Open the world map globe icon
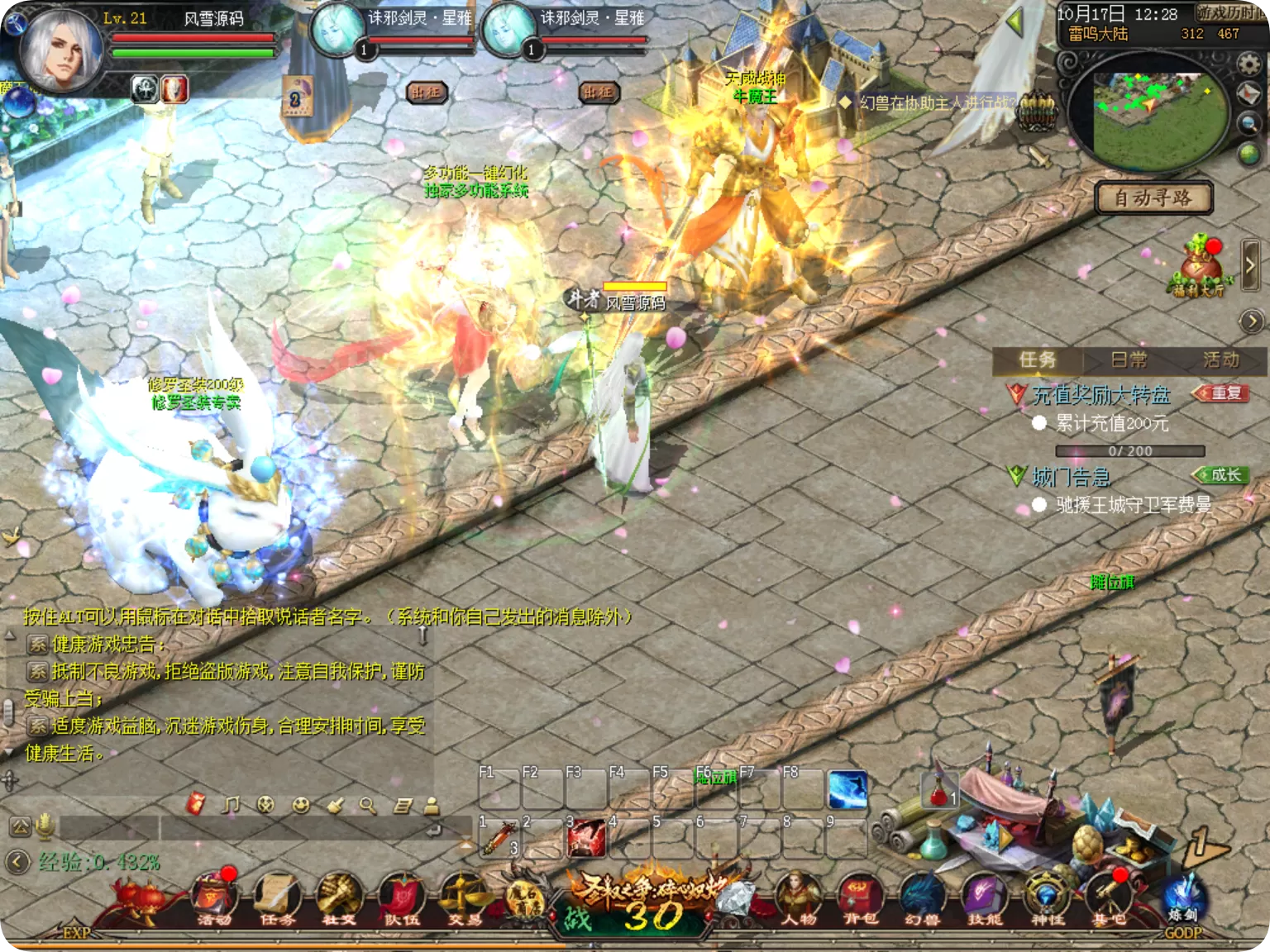 coord(1249,154)
